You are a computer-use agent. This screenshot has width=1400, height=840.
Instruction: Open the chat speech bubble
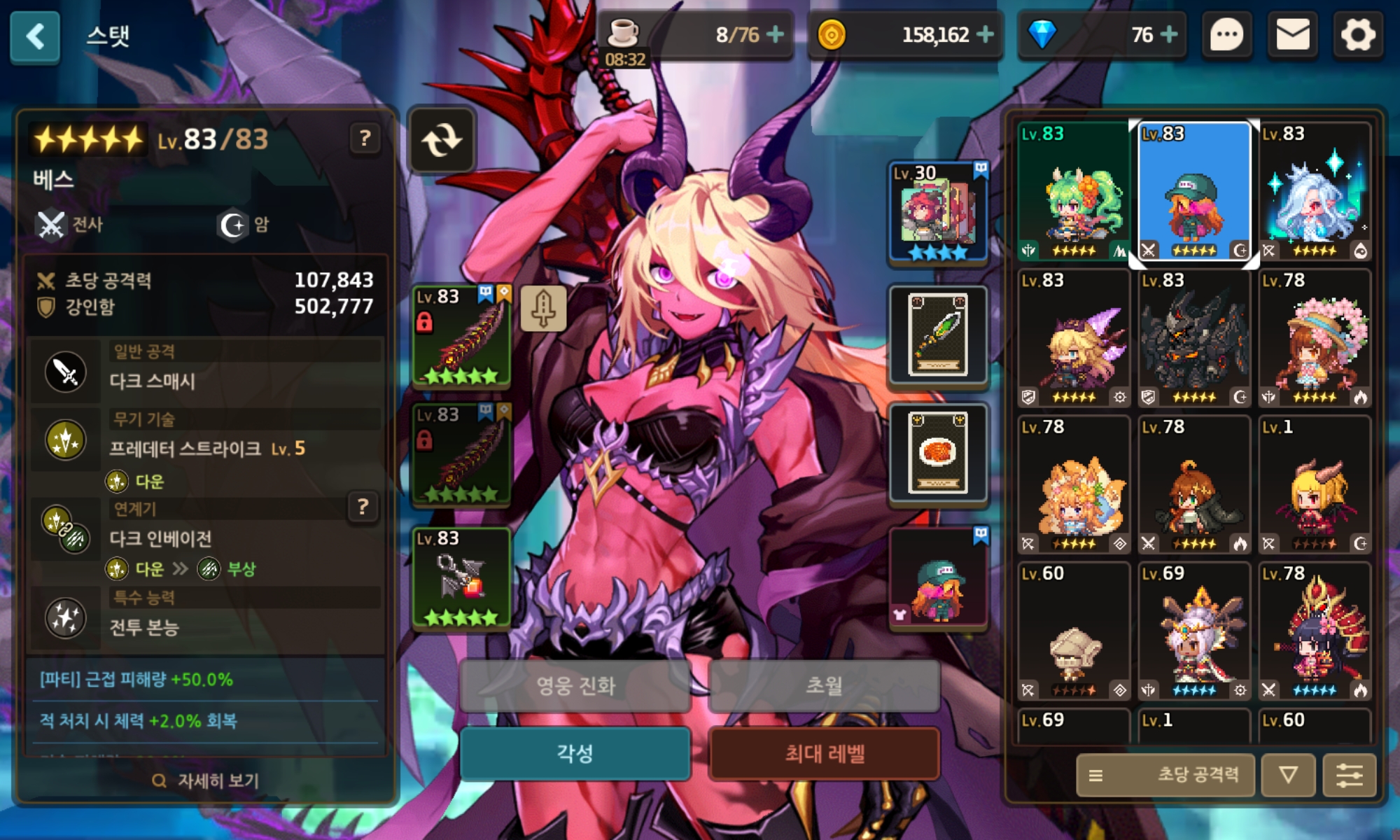pyautogui.click(x=1226, y=35)
